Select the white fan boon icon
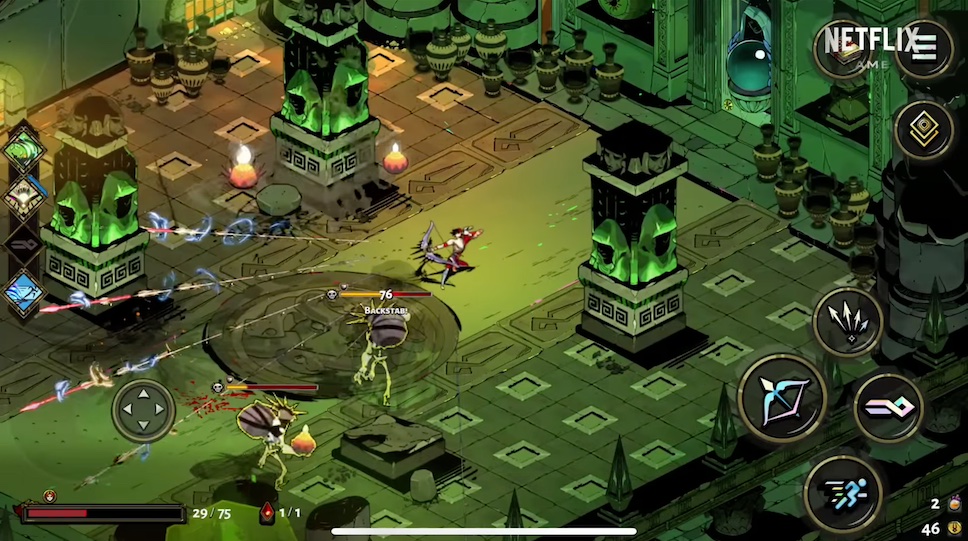Screen dimensions: 968x541 pos(22,197)
